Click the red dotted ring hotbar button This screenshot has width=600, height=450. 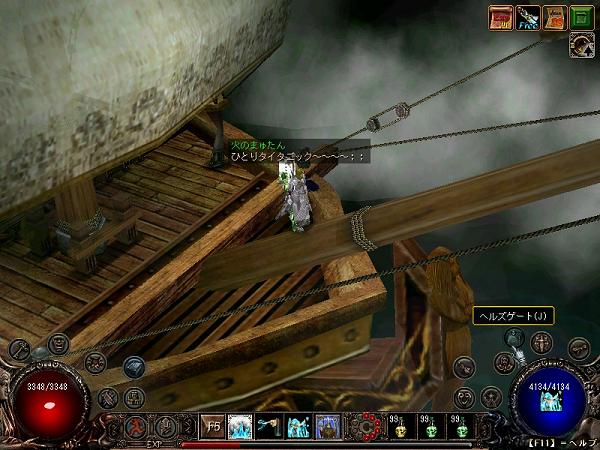[x=367, y=426]
